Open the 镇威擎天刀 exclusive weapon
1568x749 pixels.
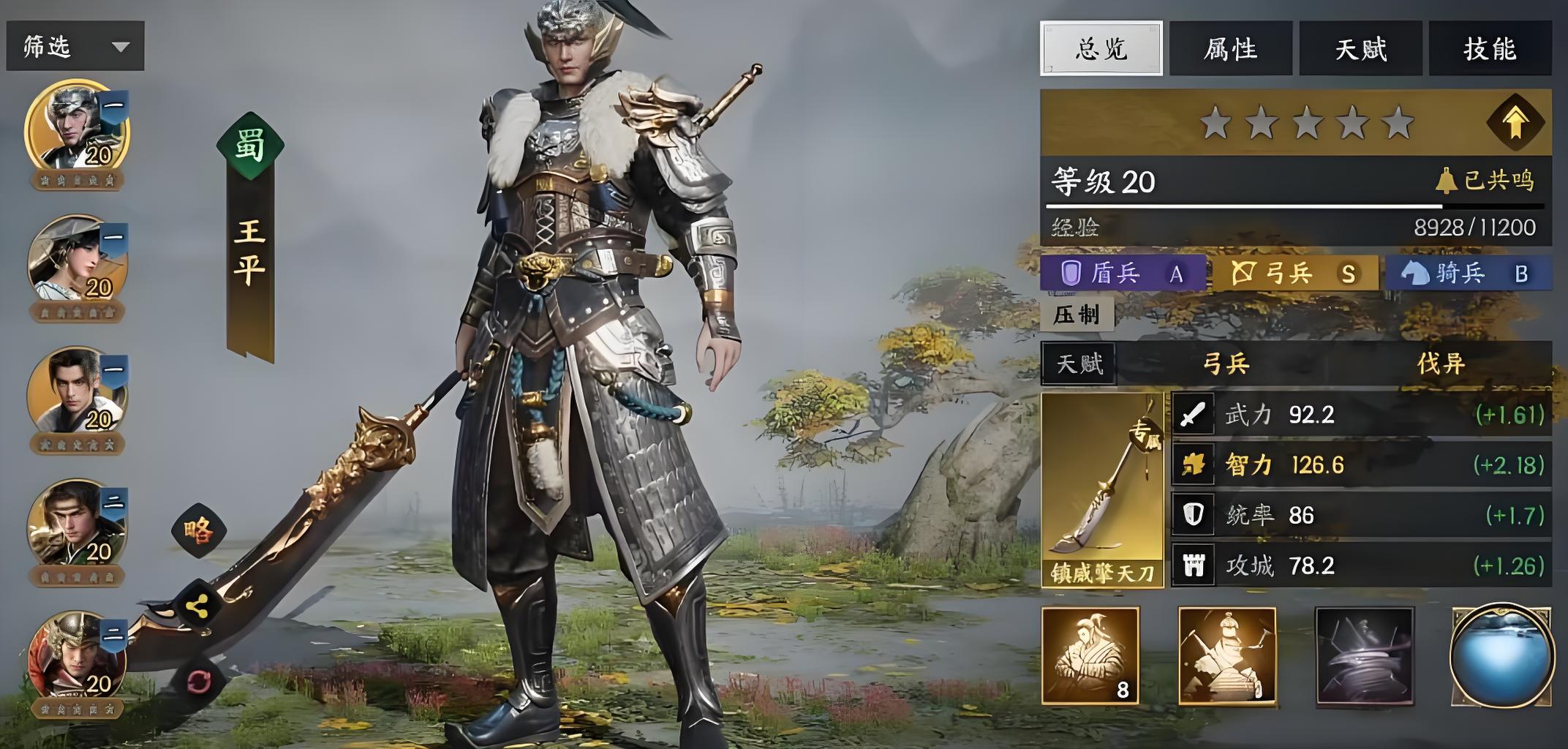(1102, 490)
